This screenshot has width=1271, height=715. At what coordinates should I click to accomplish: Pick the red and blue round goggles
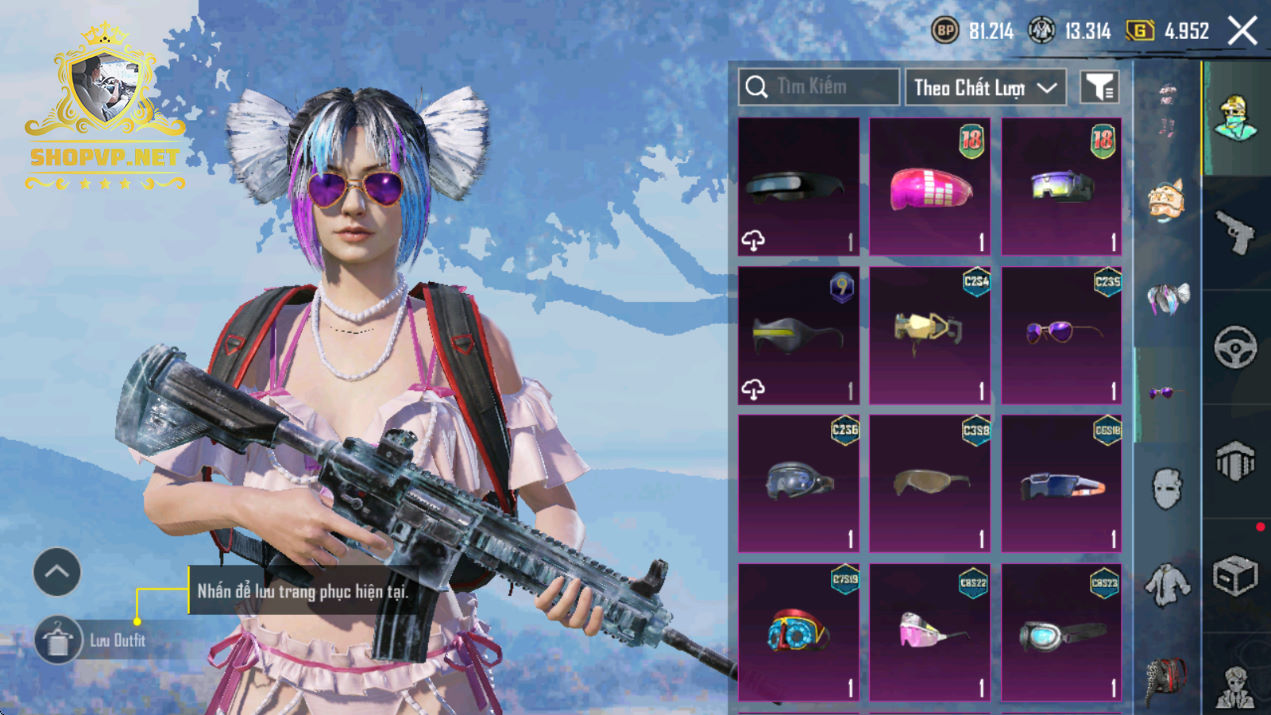pos(798,632)
